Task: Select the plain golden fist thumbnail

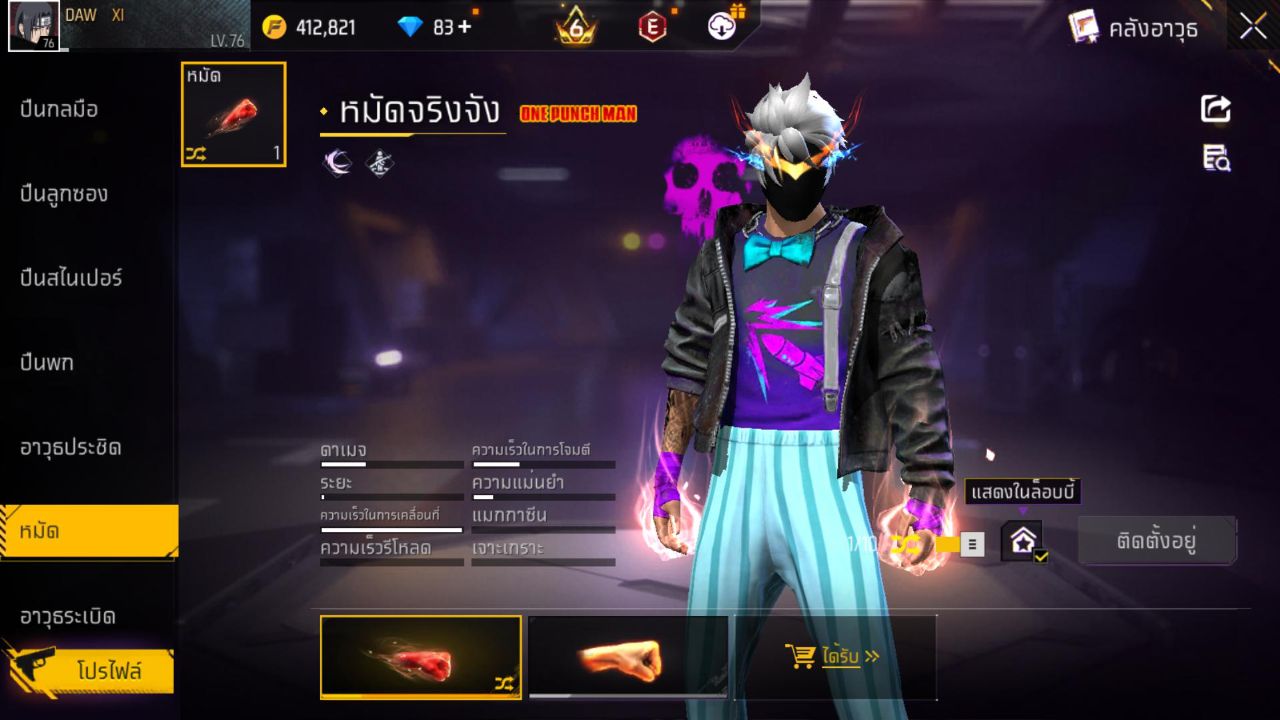Action: (x=628, y=657)
